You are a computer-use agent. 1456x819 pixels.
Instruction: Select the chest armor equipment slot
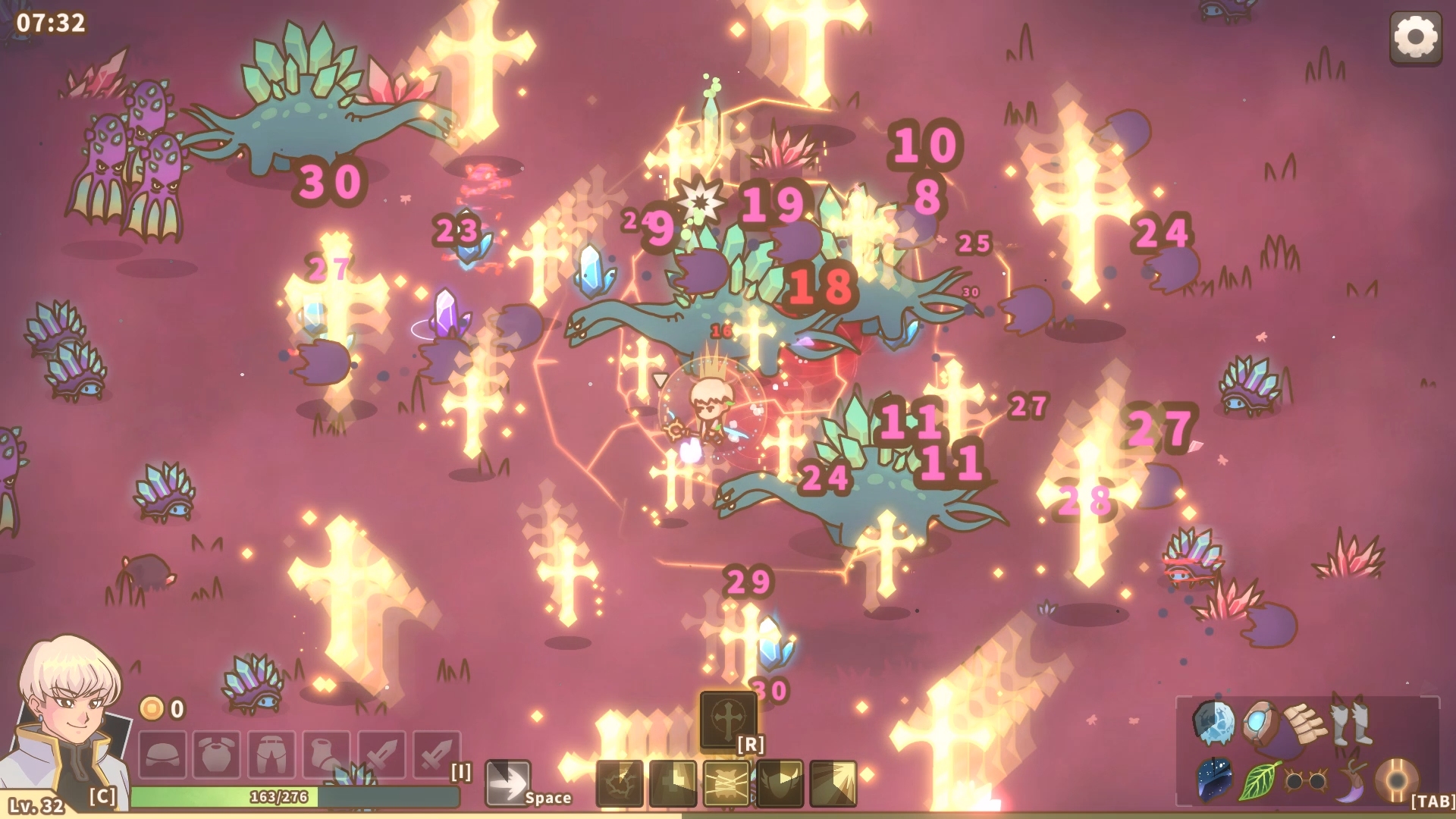(x=217, y=755)
